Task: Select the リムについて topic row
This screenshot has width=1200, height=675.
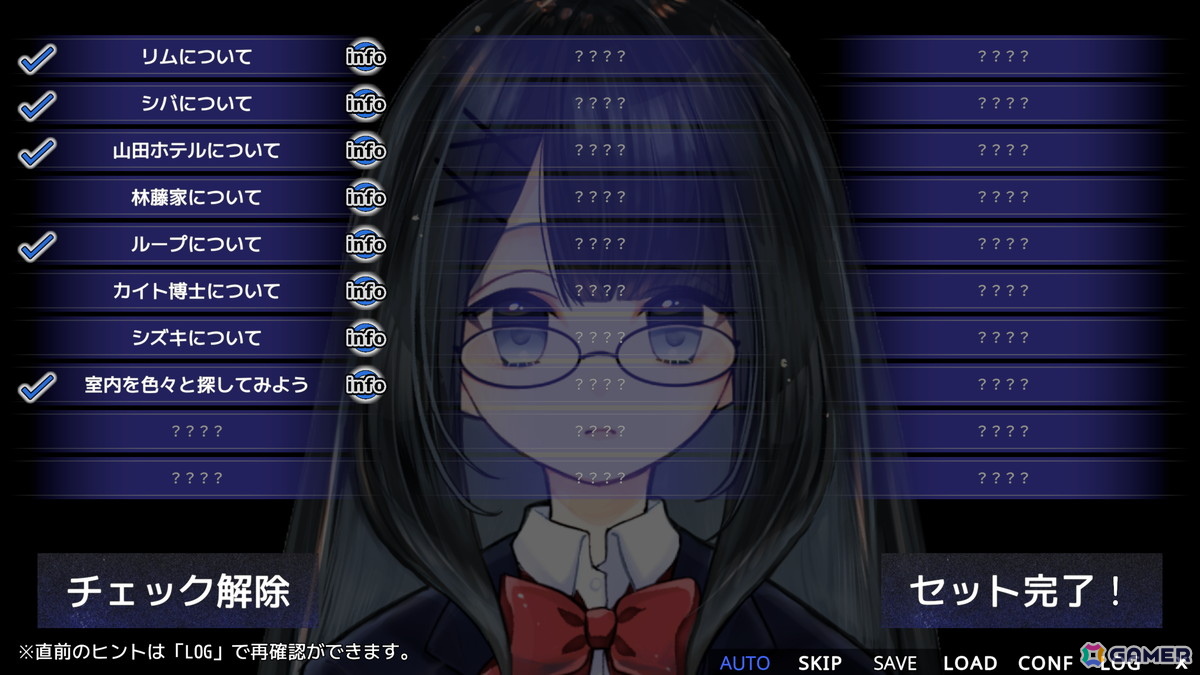Action: 196,57
